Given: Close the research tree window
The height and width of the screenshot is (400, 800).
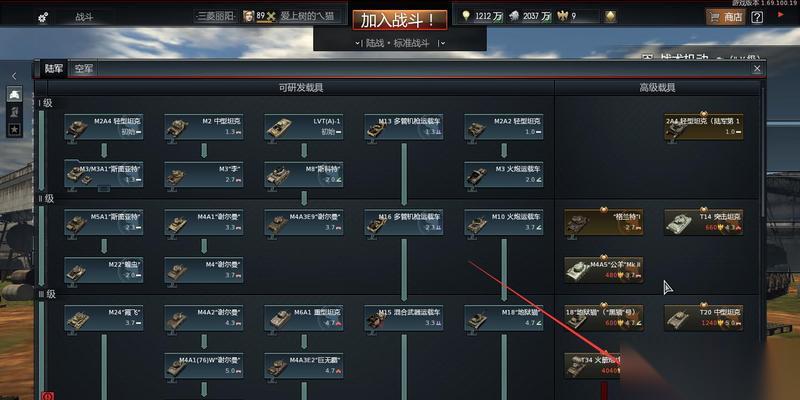Looking at the screenshot, I should pos(757,69).
